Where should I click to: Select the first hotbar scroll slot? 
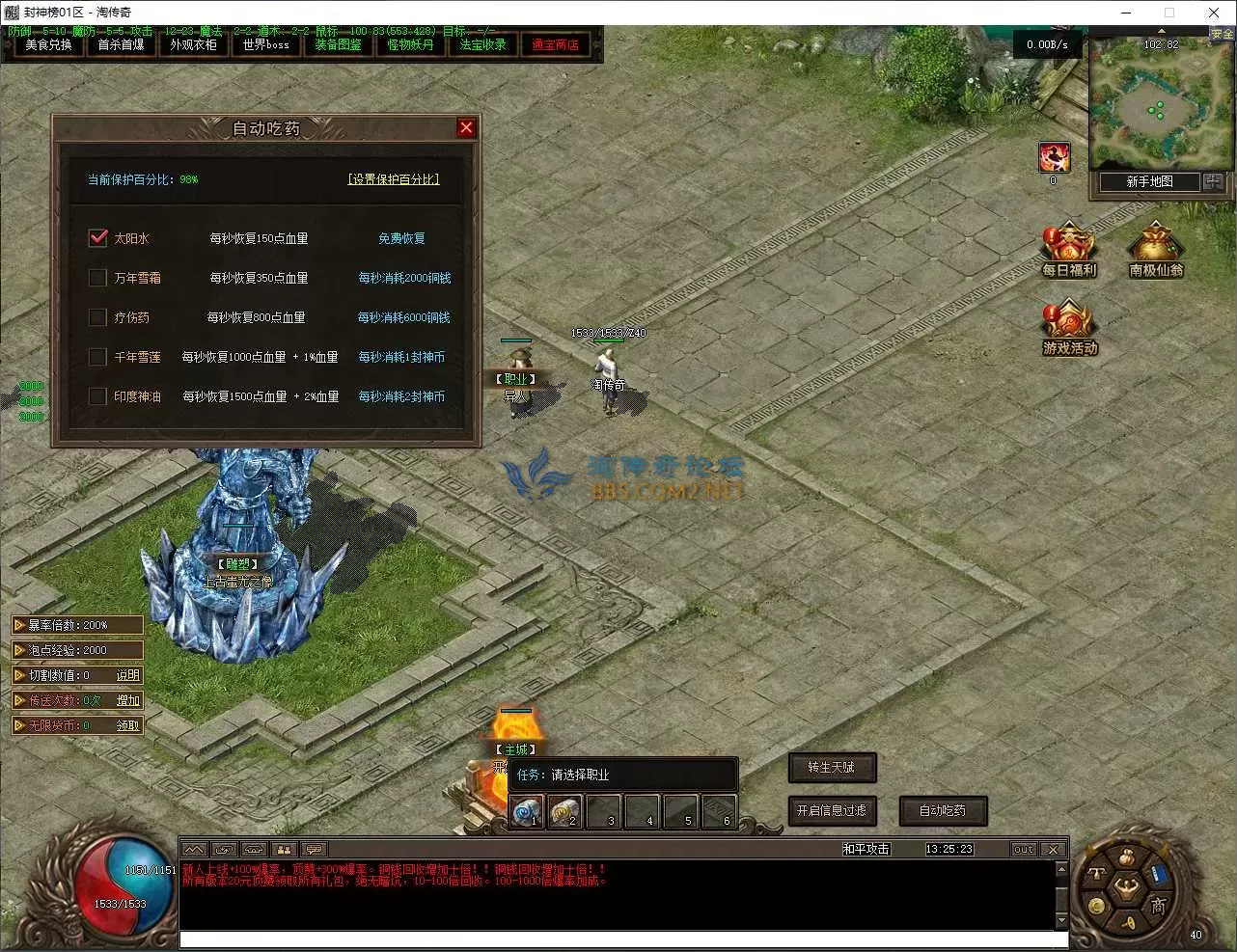527,812
